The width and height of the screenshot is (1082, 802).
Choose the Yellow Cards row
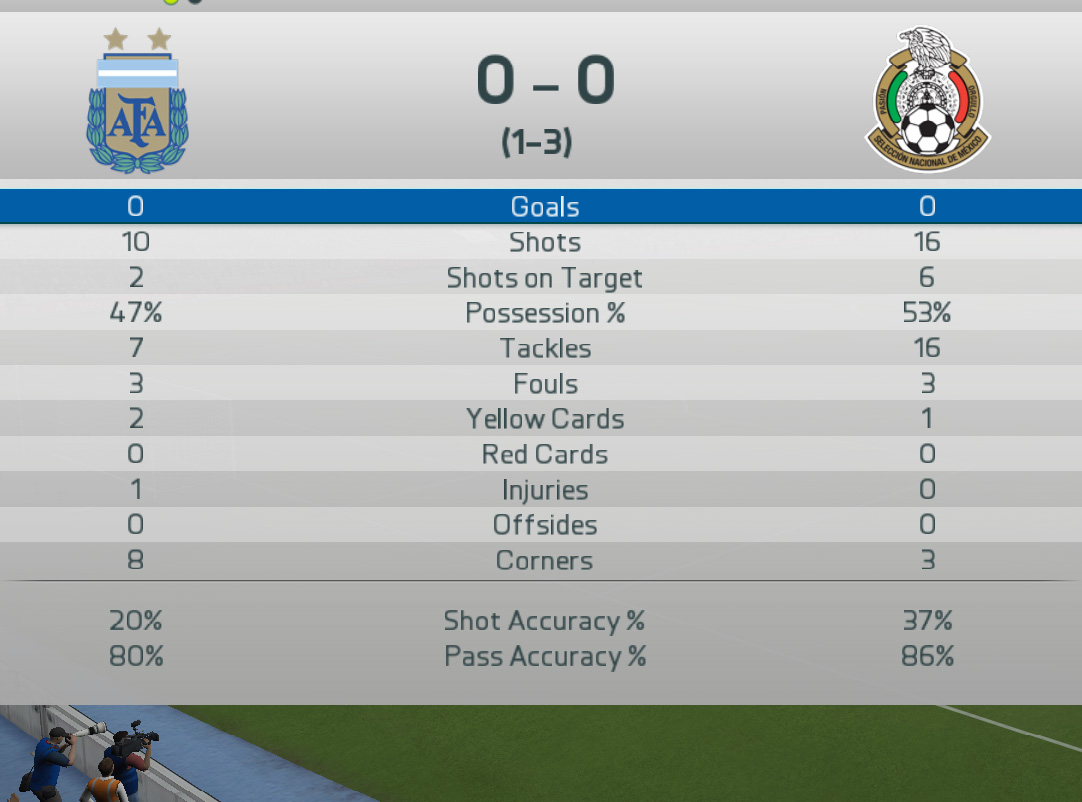[x=544, y=419]
